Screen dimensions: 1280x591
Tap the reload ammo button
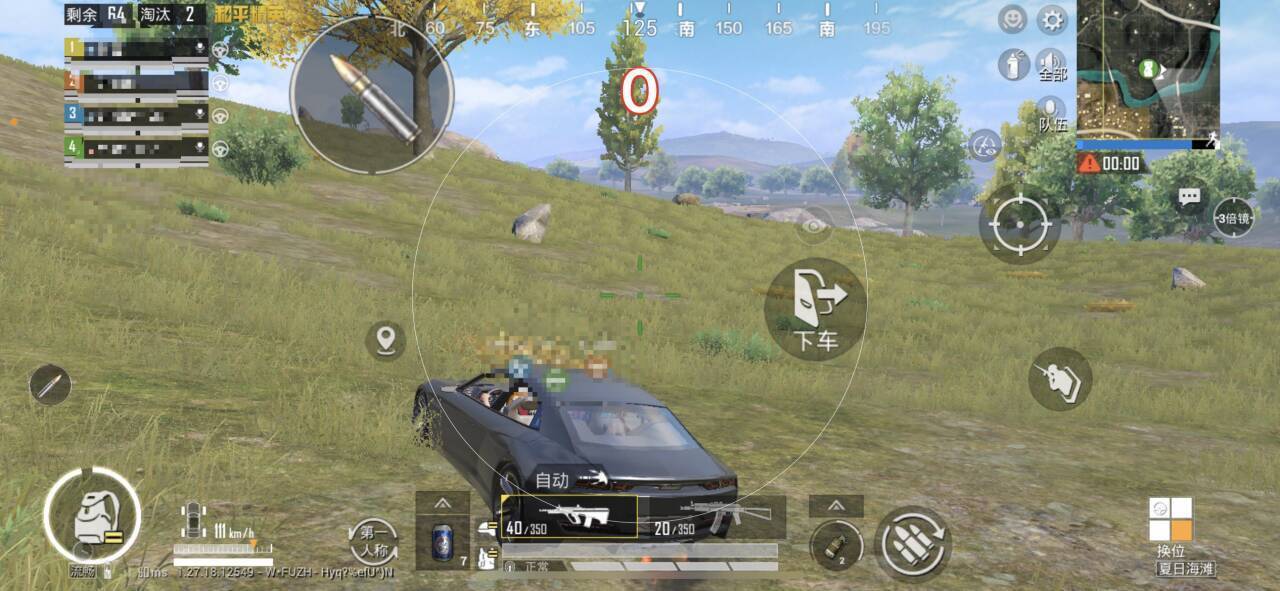coord(912,544)
